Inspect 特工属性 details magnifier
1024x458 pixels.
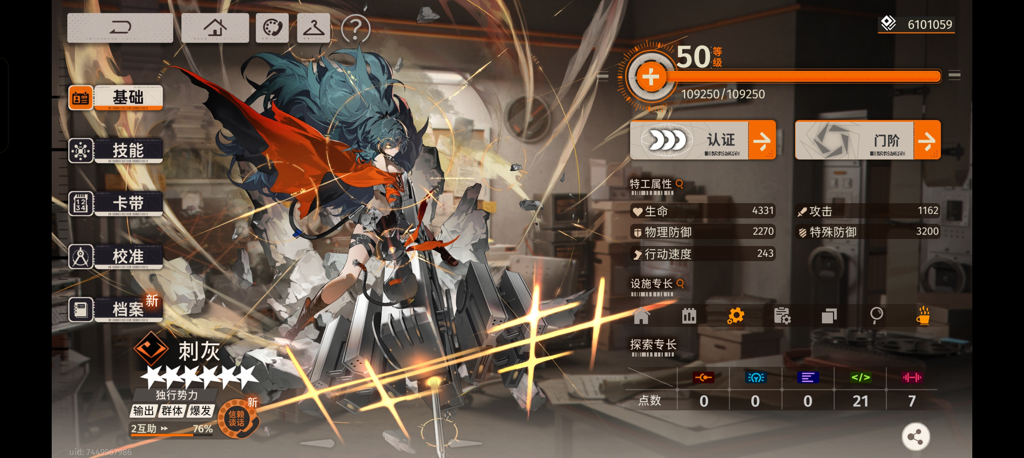[680, 184]
